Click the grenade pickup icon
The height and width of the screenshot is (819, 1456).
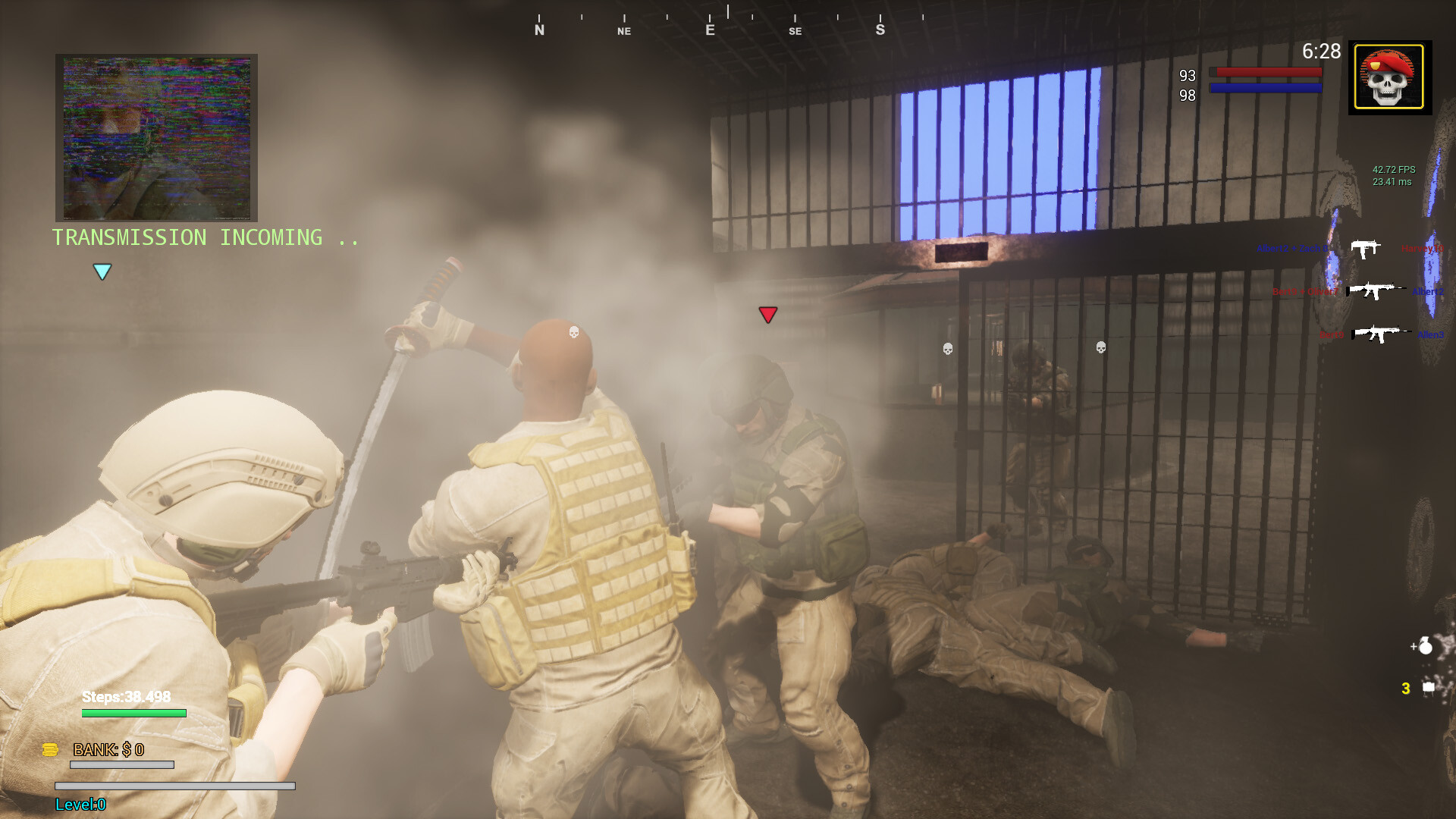[1426, 646]
